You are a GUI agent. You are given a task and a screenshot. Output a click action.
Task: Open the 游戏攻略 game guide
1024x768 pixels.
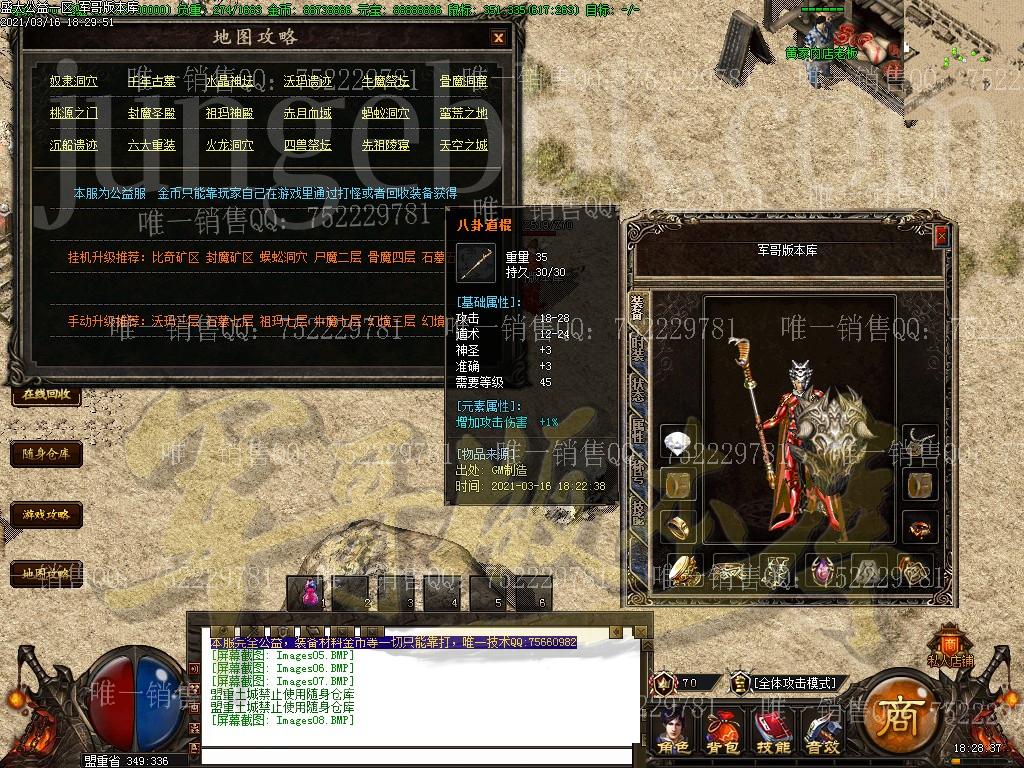tap(46, 514)
